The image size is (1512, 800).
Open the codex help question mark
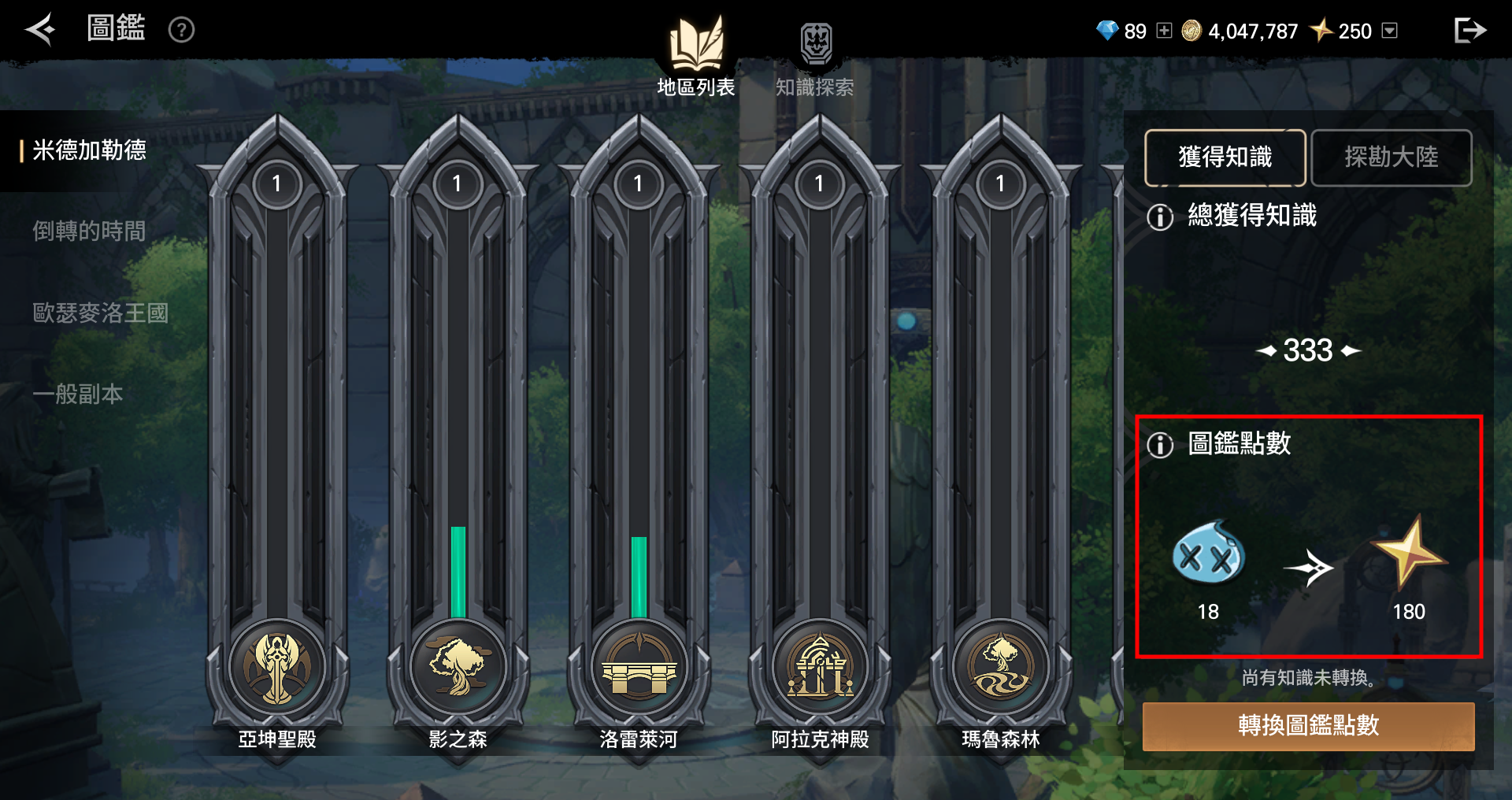click(x=181, y=30)
